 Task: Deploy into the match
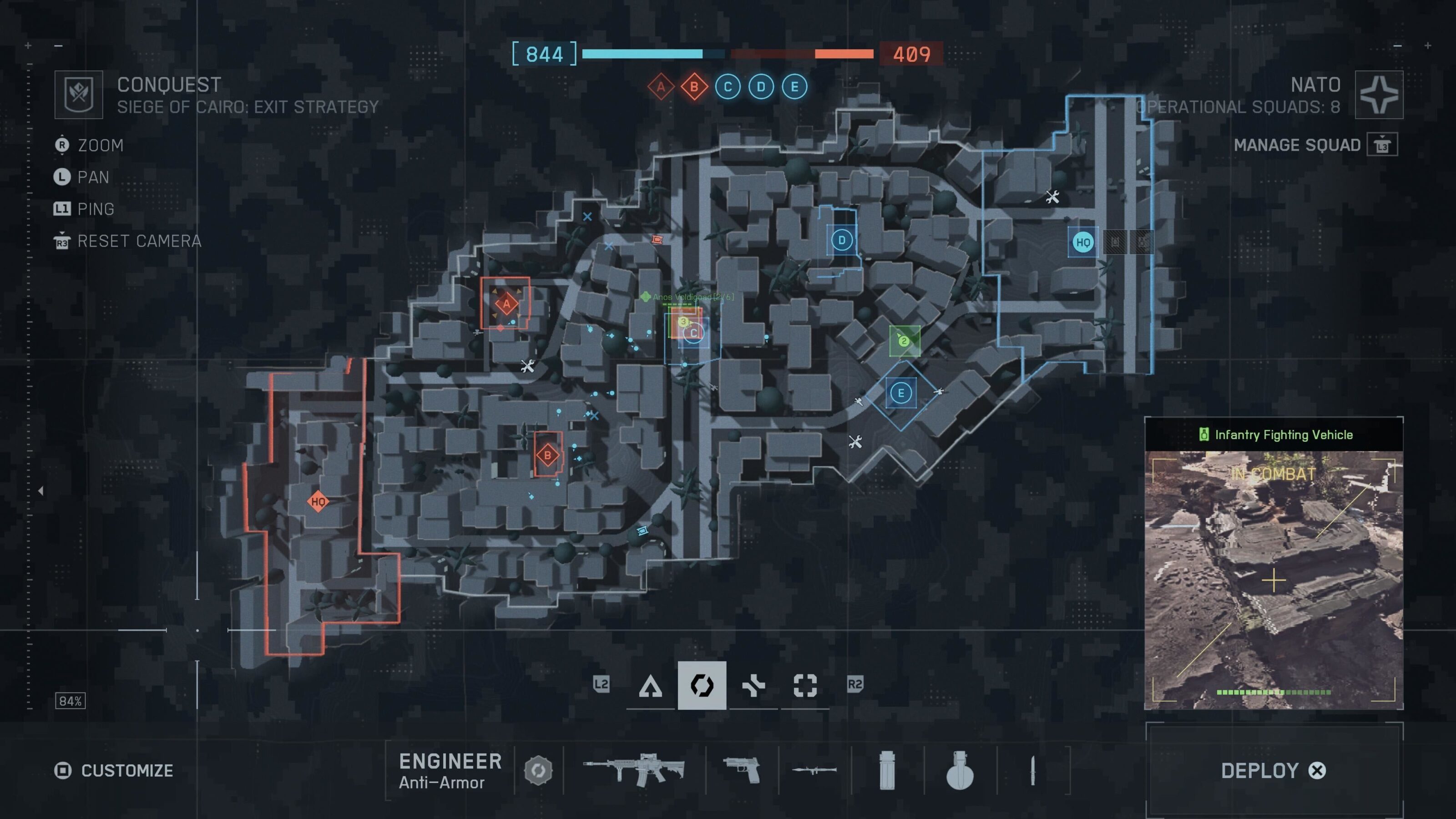tap(1273, 770)
